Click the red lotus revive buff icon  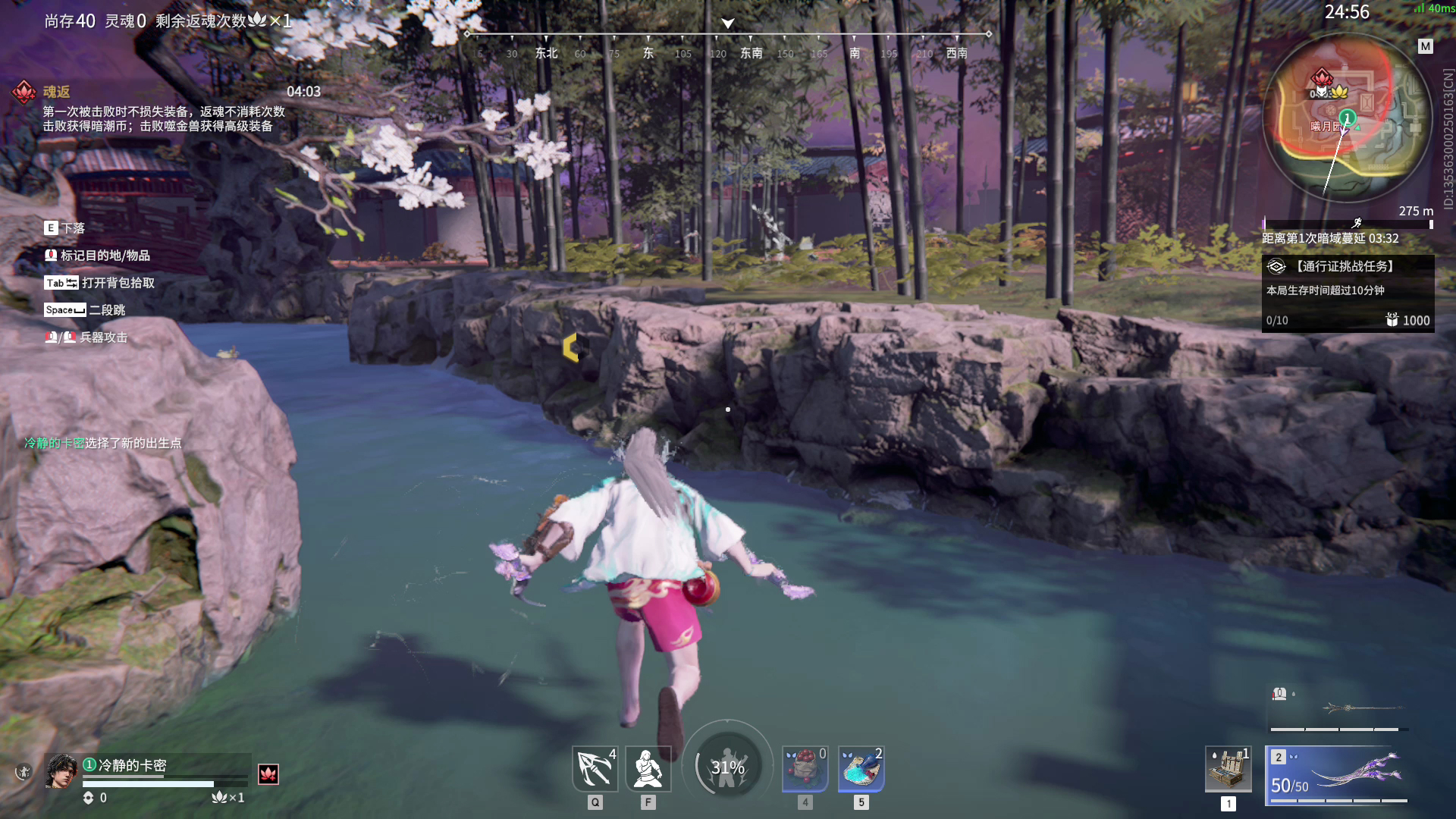[x=268, y=773]
